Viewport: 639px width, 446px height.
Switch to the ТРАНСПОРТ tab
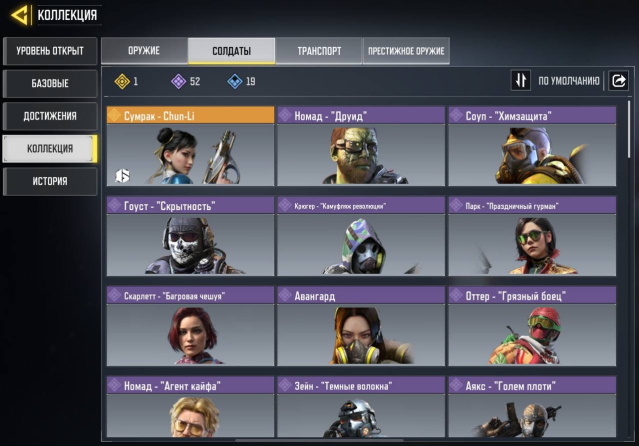318,51
